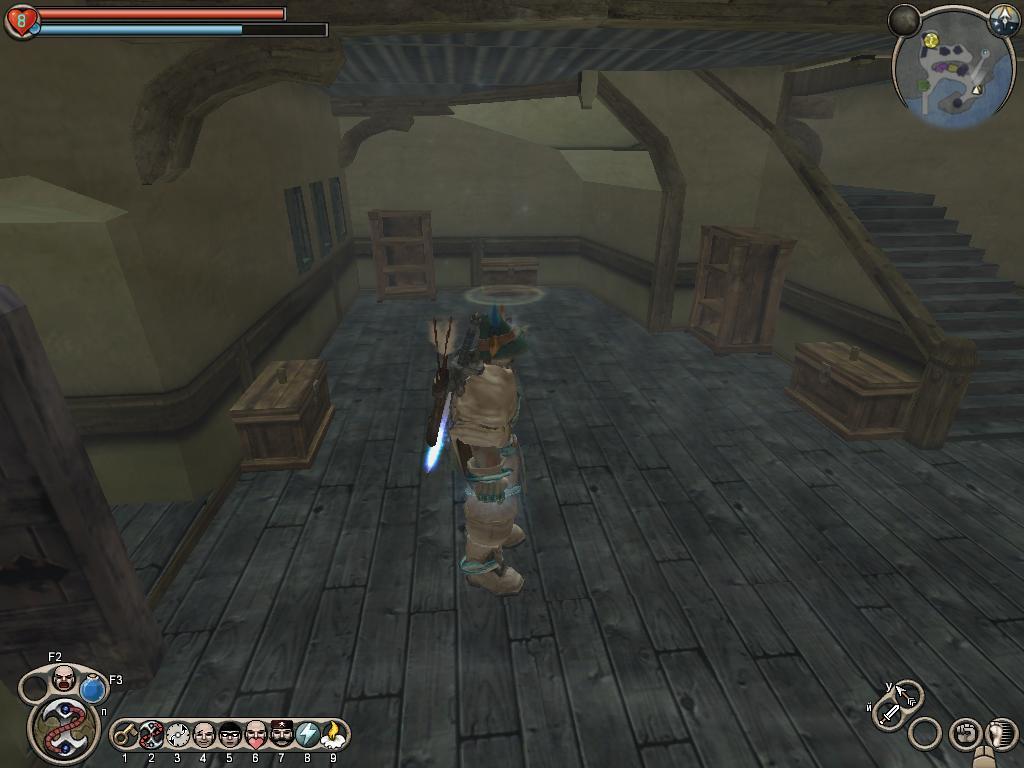The height and width of the screenshot is (768, 1024).
Task: Choose the bald smiling face expression
Action: pyautogui.click(x=203, y=735)
